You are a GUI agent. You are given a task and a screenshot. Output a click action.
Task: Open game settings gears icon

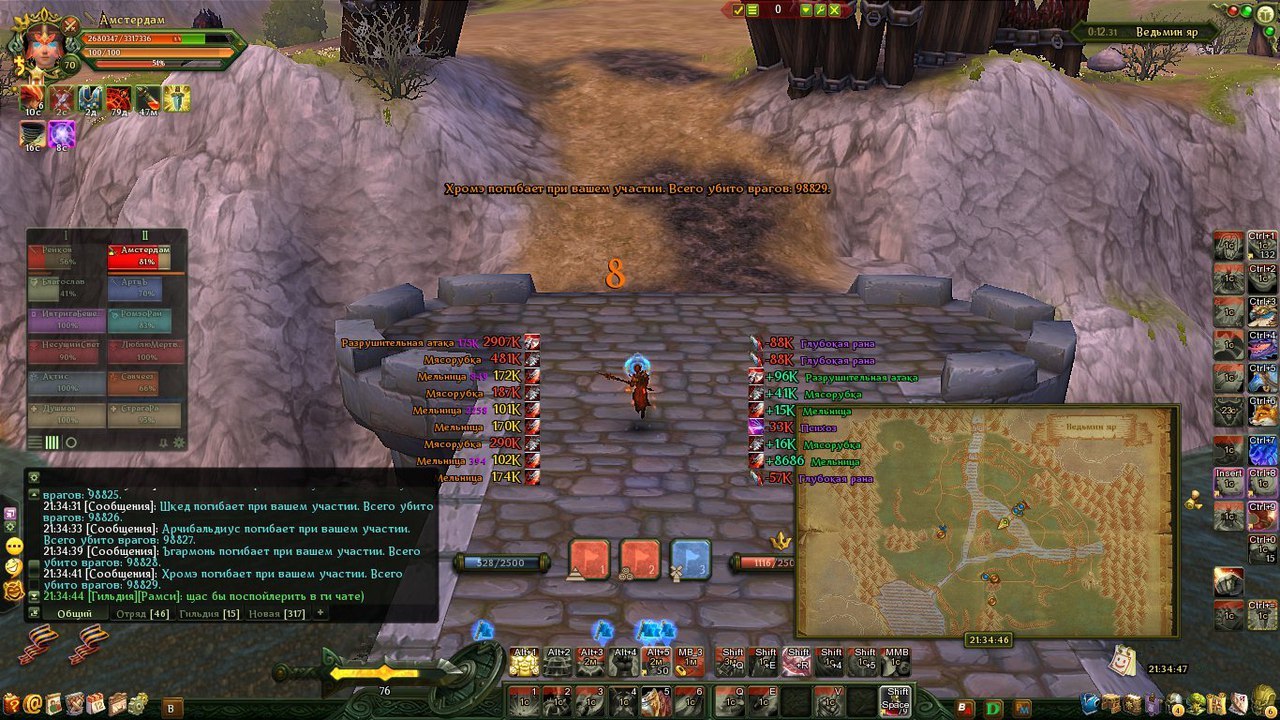click(x=138, y=703)
